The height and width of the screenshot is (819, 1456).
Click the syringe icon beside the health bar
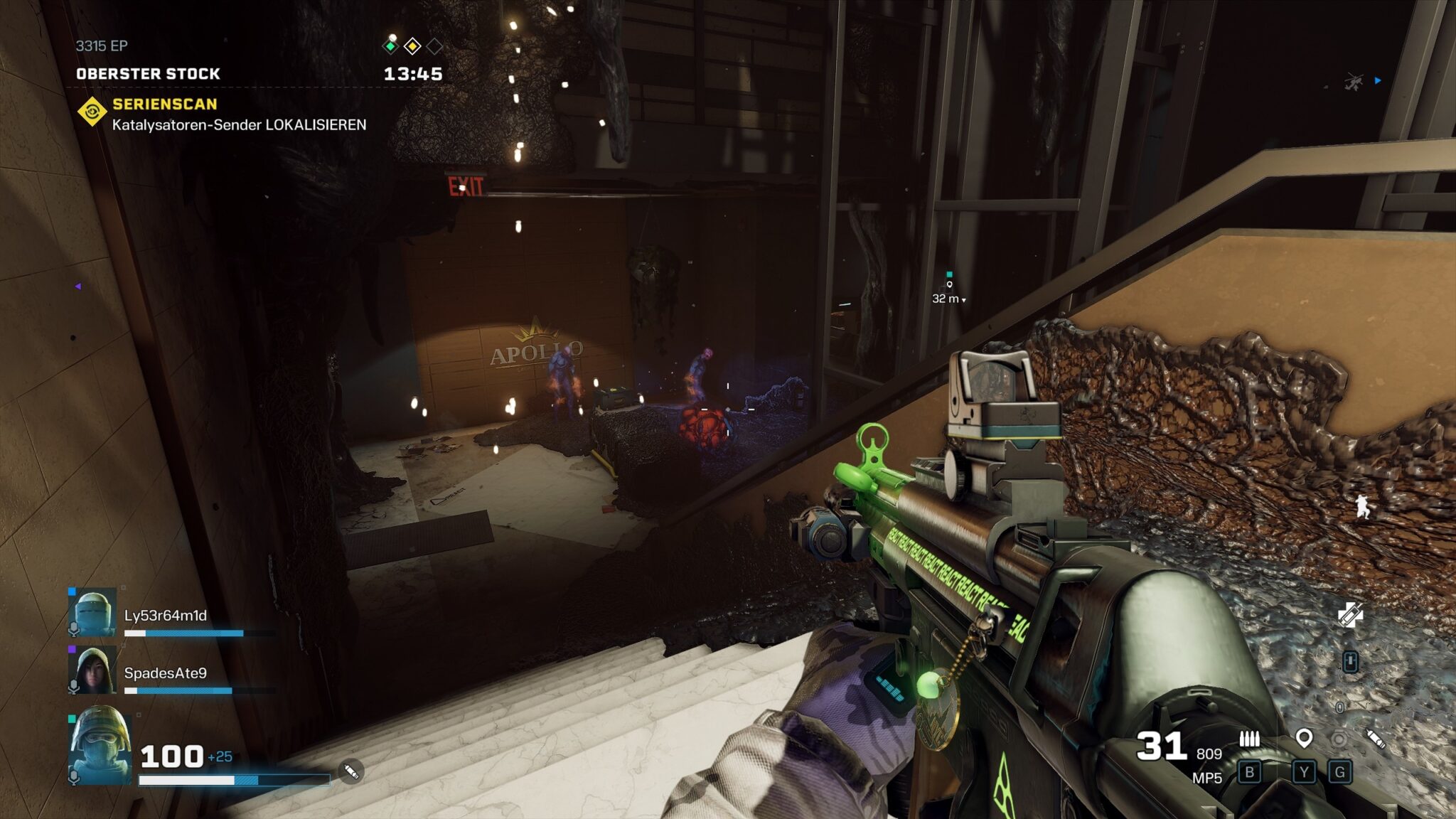click(350, 771)
